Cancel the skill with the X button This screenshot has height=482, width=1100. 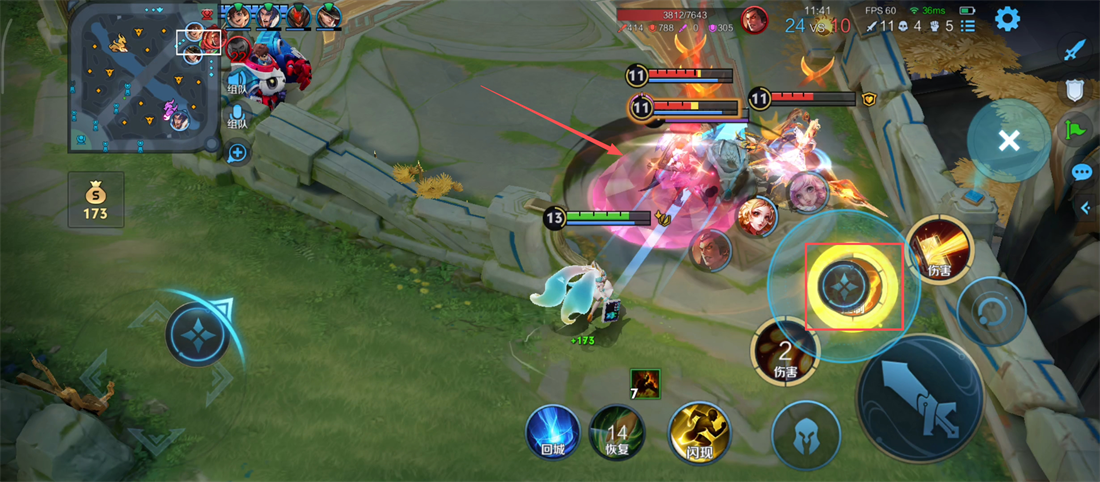pos(1009,141)
